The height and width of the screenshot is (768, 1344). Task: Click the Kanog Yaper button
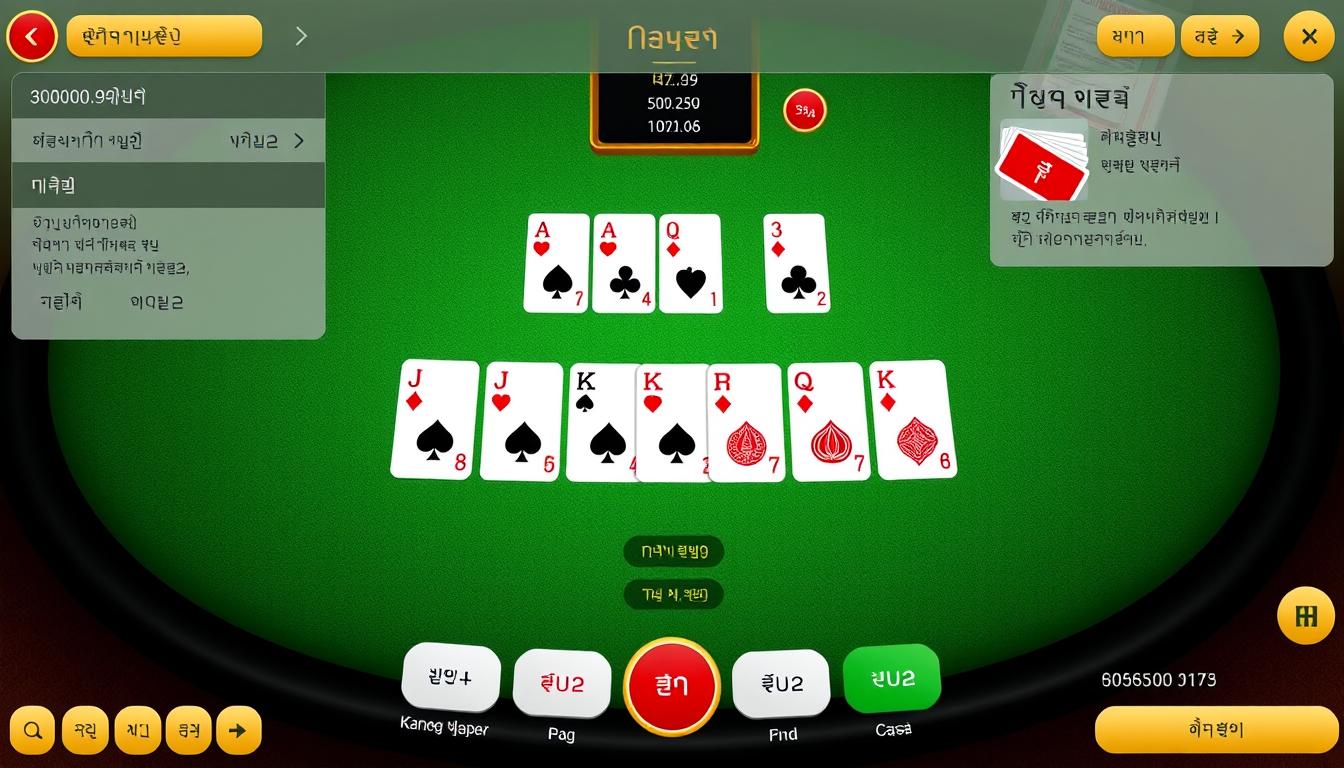click(x=451, y=678)
